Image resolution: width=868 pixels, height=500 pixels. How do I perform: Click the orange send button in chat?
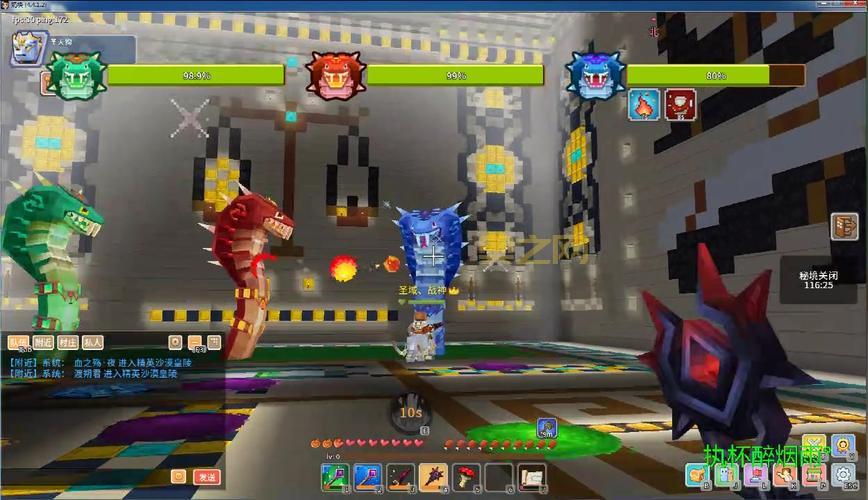pyautogui.click(x=206, y=477)
